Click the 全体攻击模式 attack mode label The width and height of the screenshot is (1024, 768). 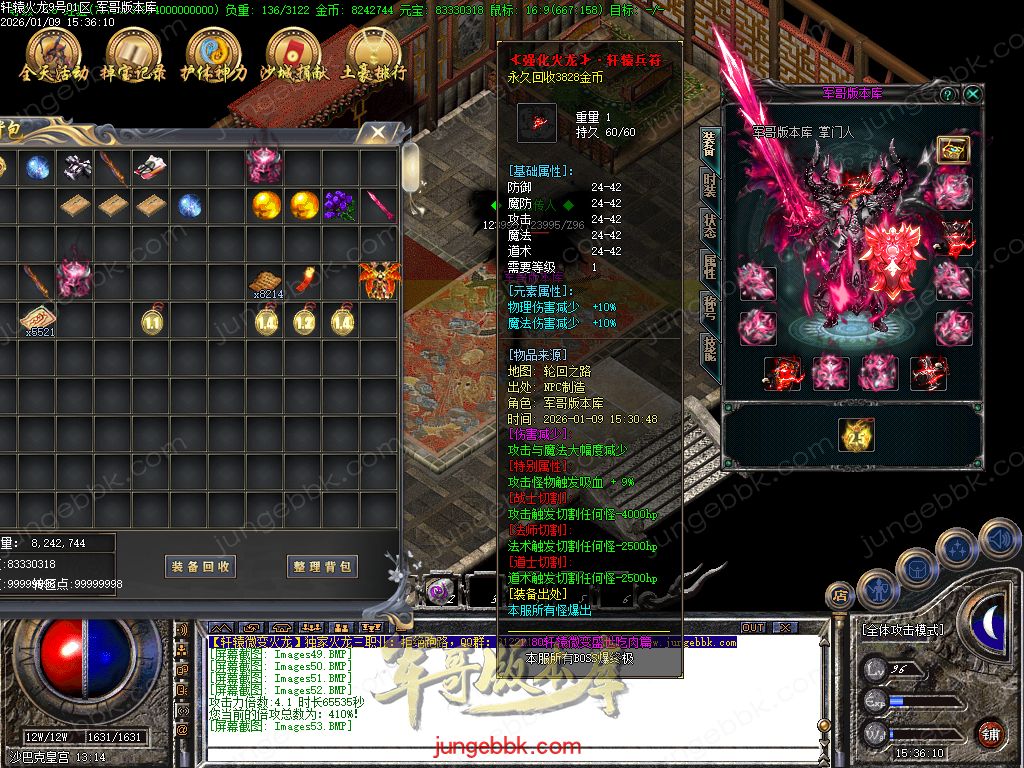[902, 630]
